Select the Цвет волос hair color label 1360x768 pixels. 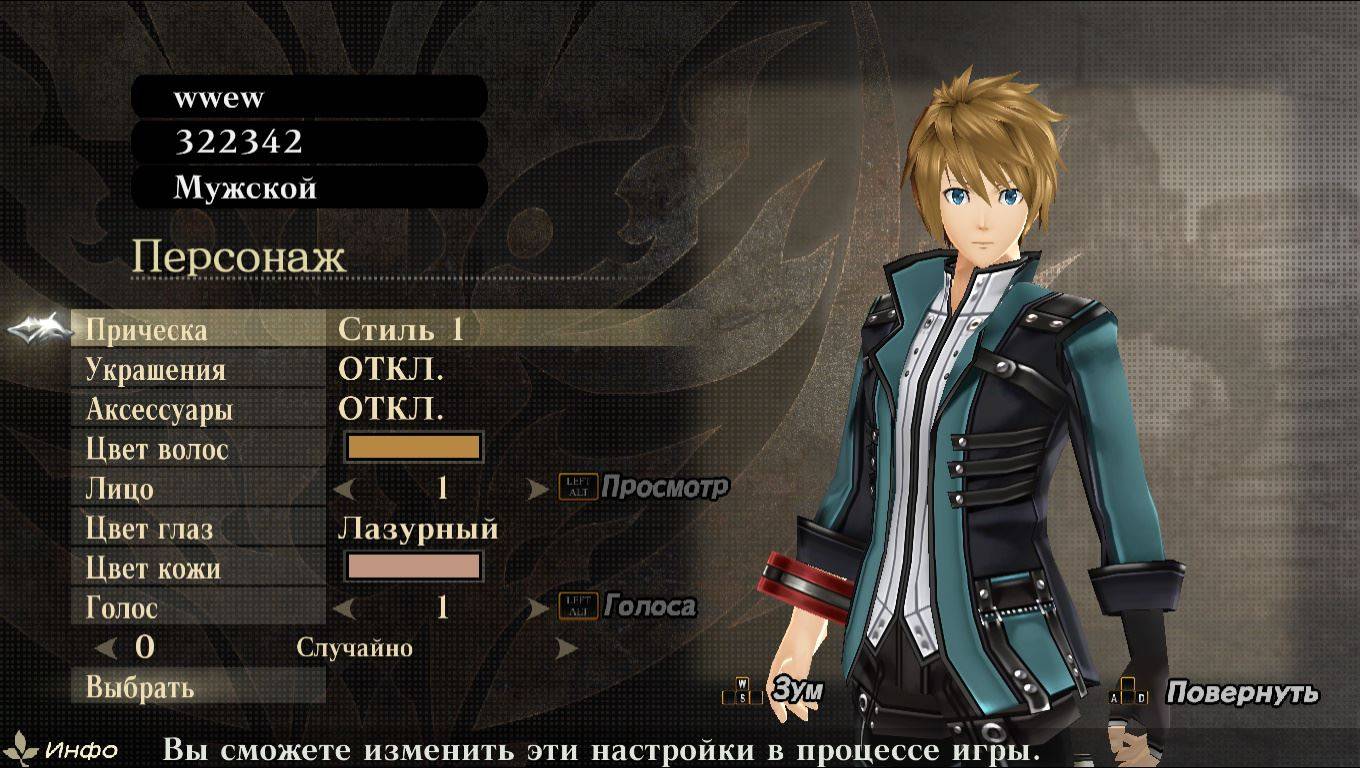[x=157, y=449]
